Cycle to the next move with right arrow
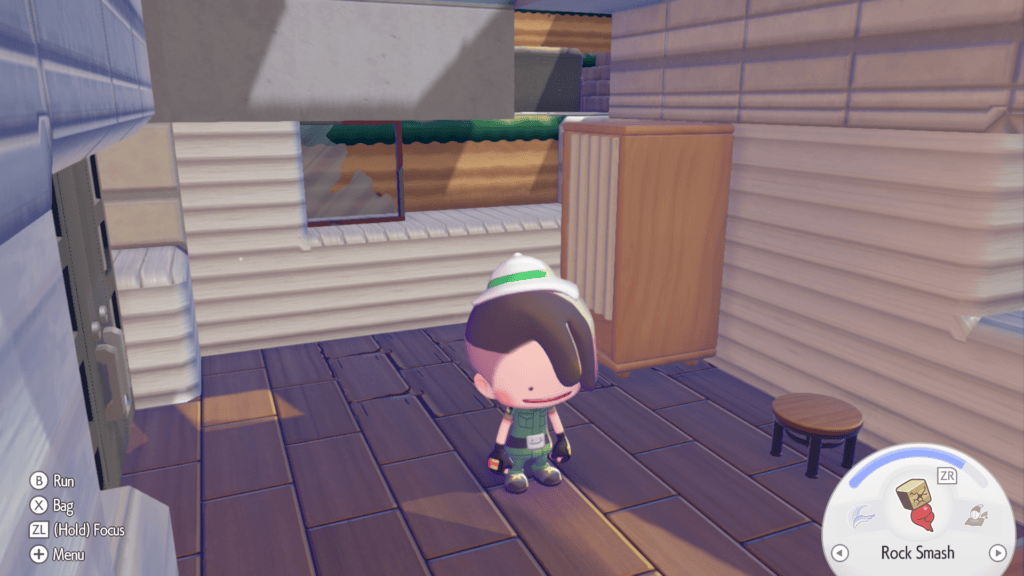The height and width of the screenshot is (576, 1024). pyautogui.click(x=996, y=553)
